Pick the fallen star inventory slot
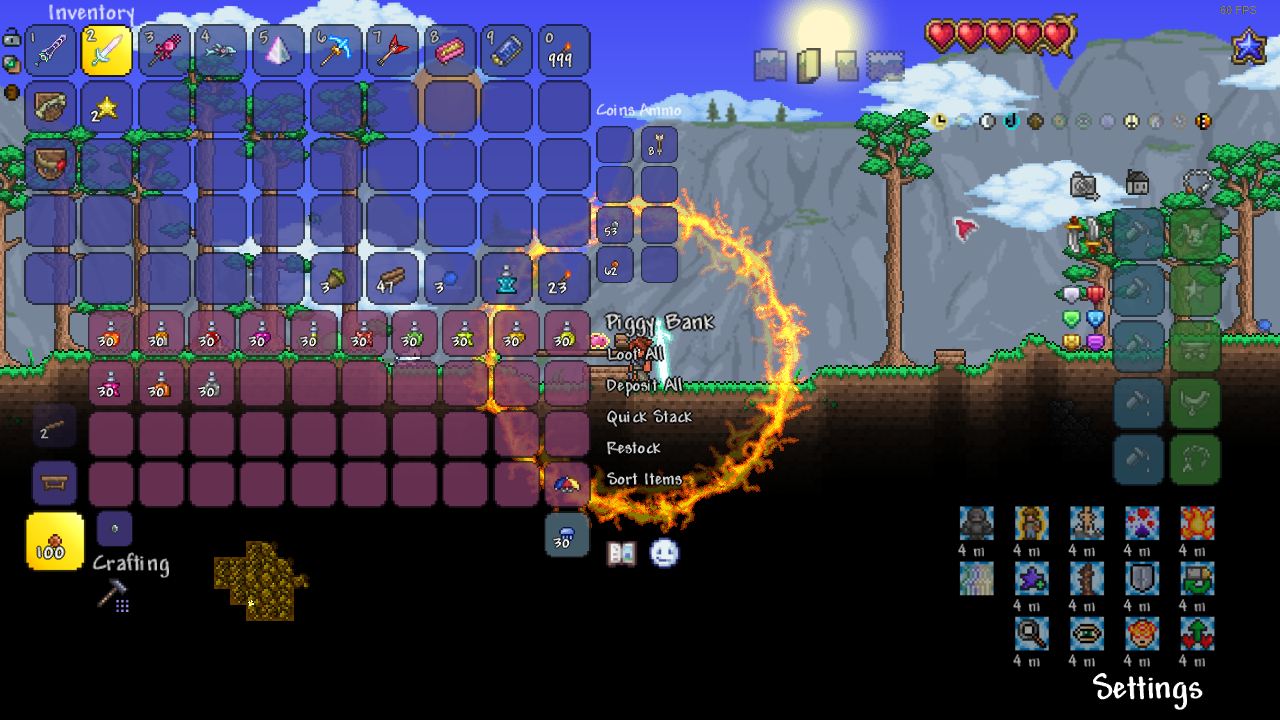Screen dimensions: 1280x720 click(x=106, y=108)
